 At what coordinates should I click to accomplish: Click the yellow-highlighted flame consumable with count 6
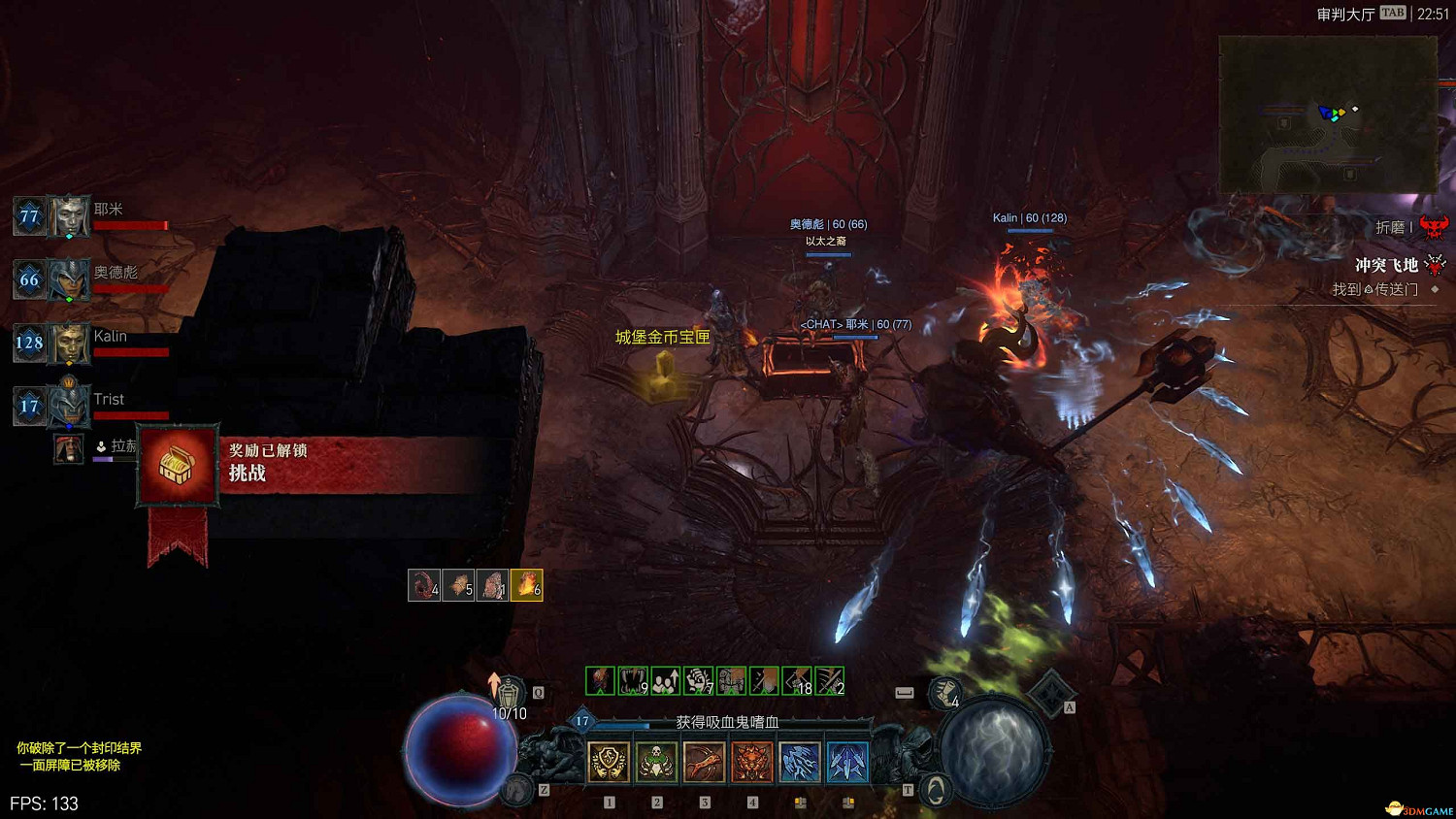[526, 585]
